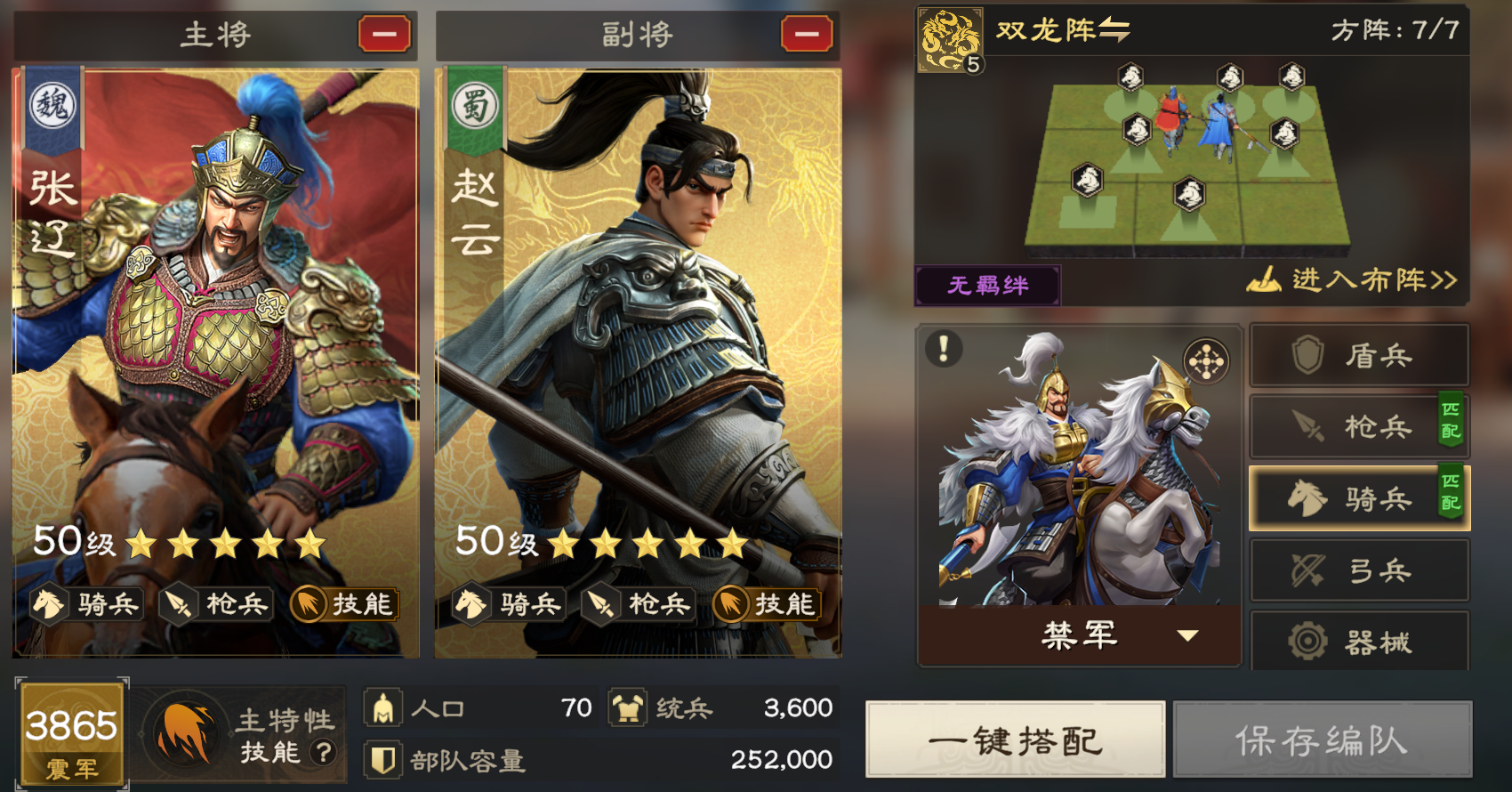Open the 无羁绊 bond label
The image size is (1512, 792).
point(987,285)
